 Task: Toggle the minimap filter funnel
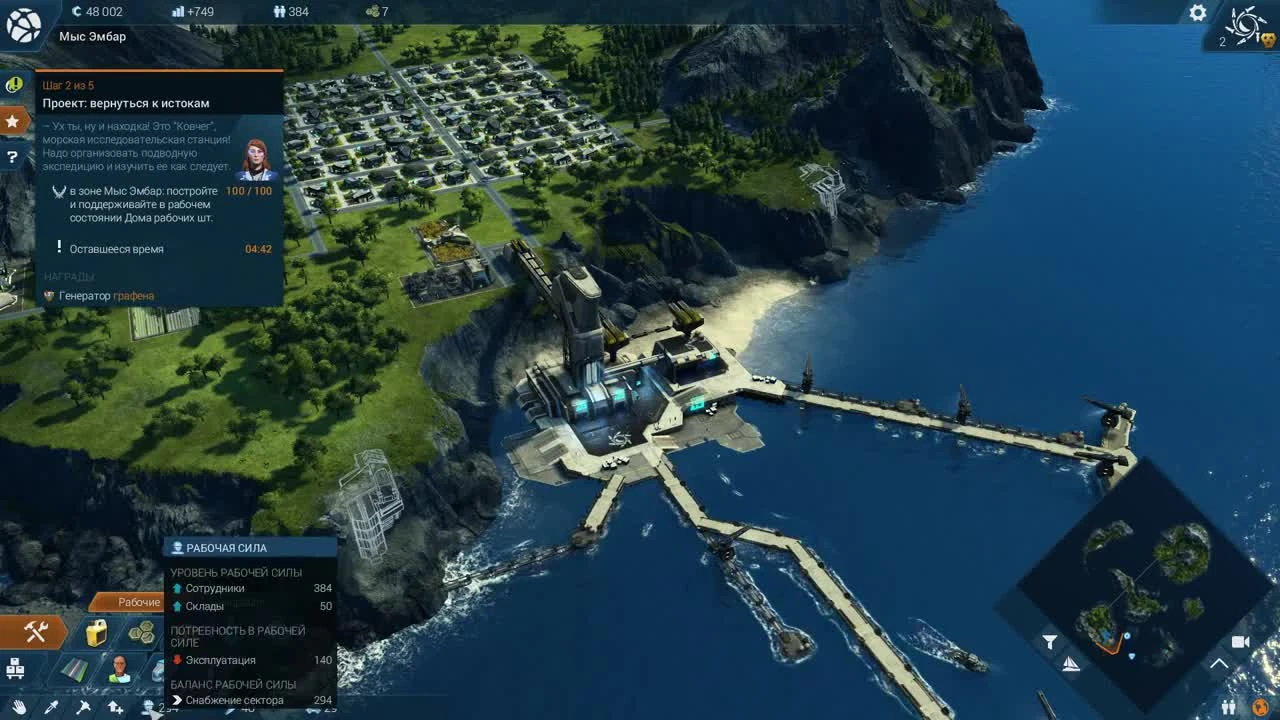click(x=1050, y=640)
